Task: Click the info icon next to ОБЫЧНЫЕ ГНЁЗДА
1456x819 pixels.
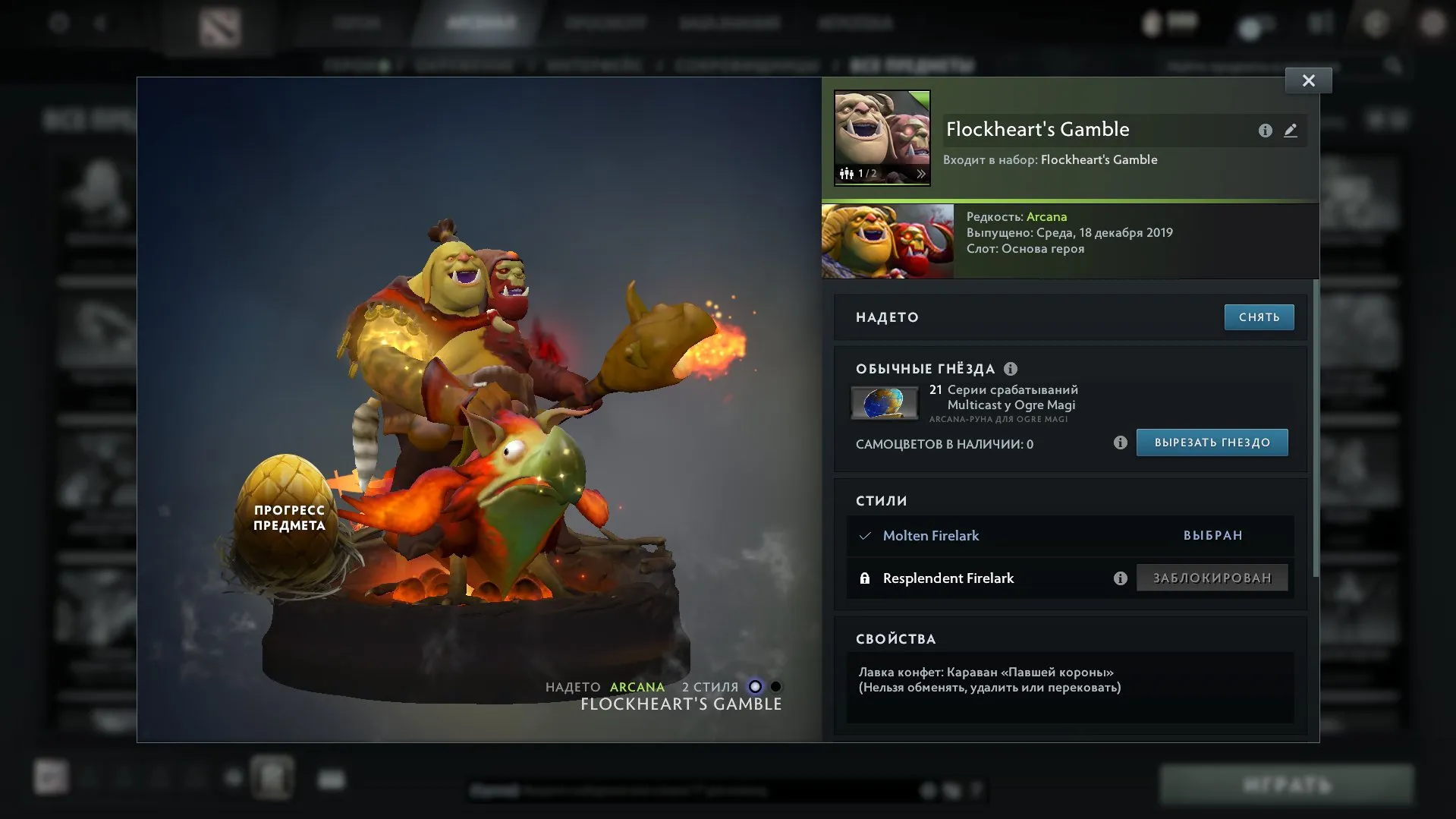Action: tap(1010, 369)
